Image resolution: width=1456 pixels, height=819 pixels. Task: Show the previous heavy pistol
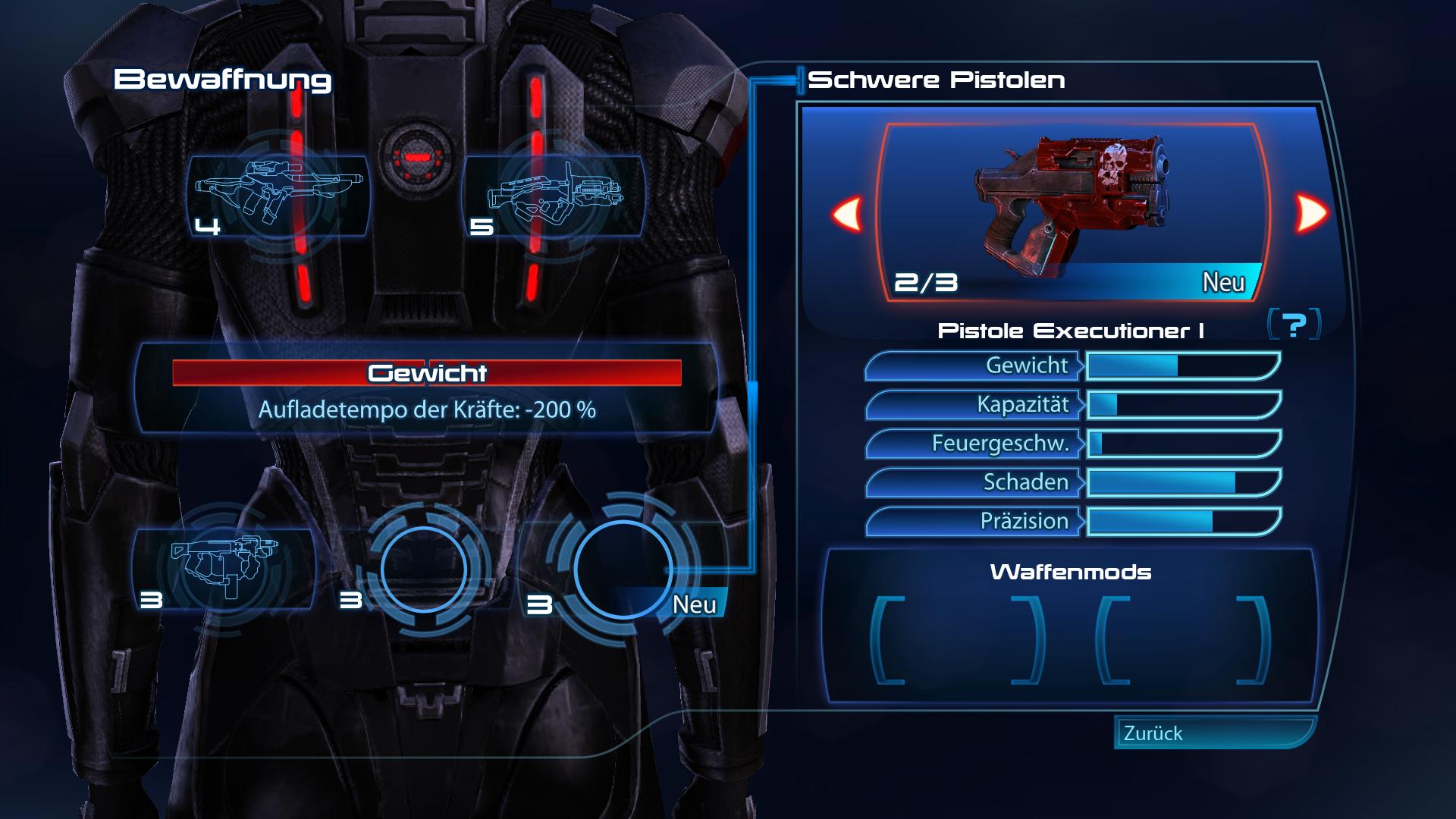tap(847, 213)
